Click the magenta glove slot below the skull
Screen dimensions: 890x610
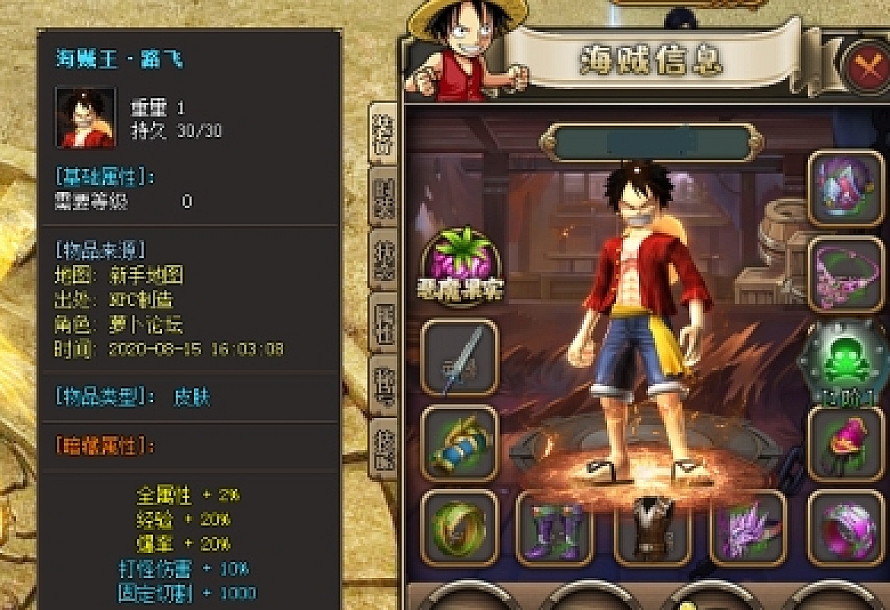point(844,442)
